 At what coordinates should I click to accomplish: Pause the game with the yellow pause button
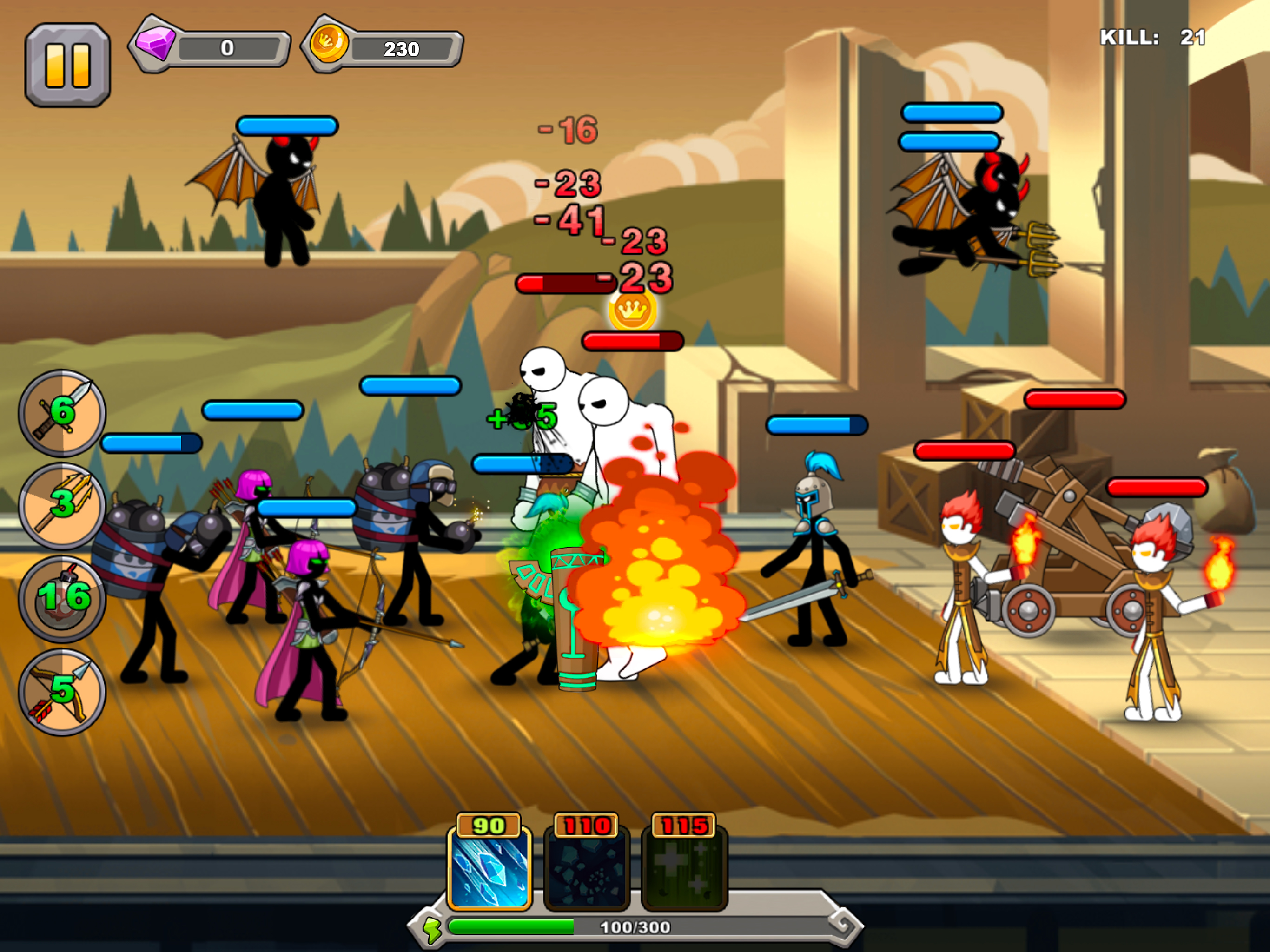coord(67,65)
